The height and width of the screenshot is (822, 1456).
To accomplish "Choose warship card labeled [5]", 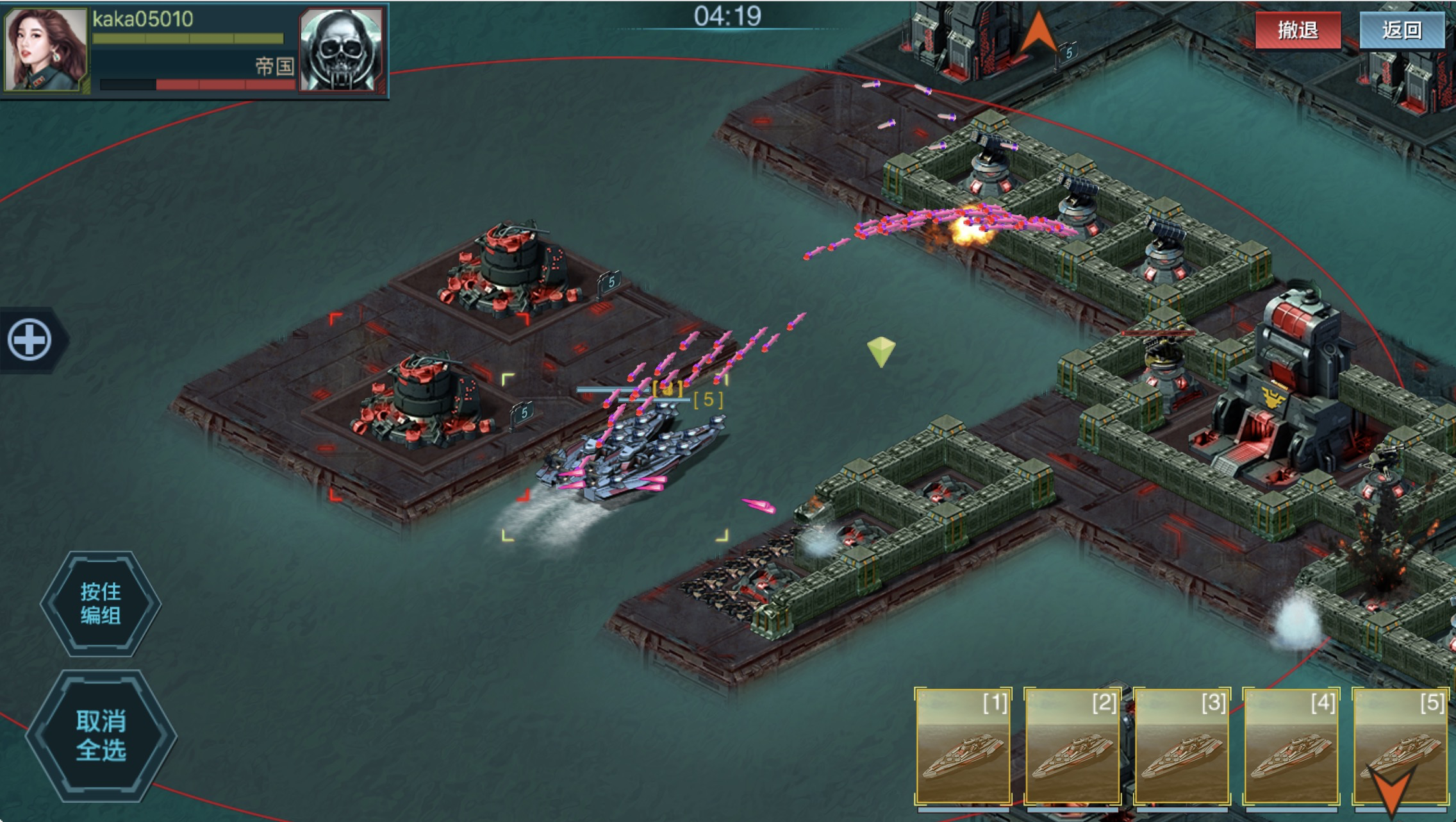I will tap(1400, 746).
